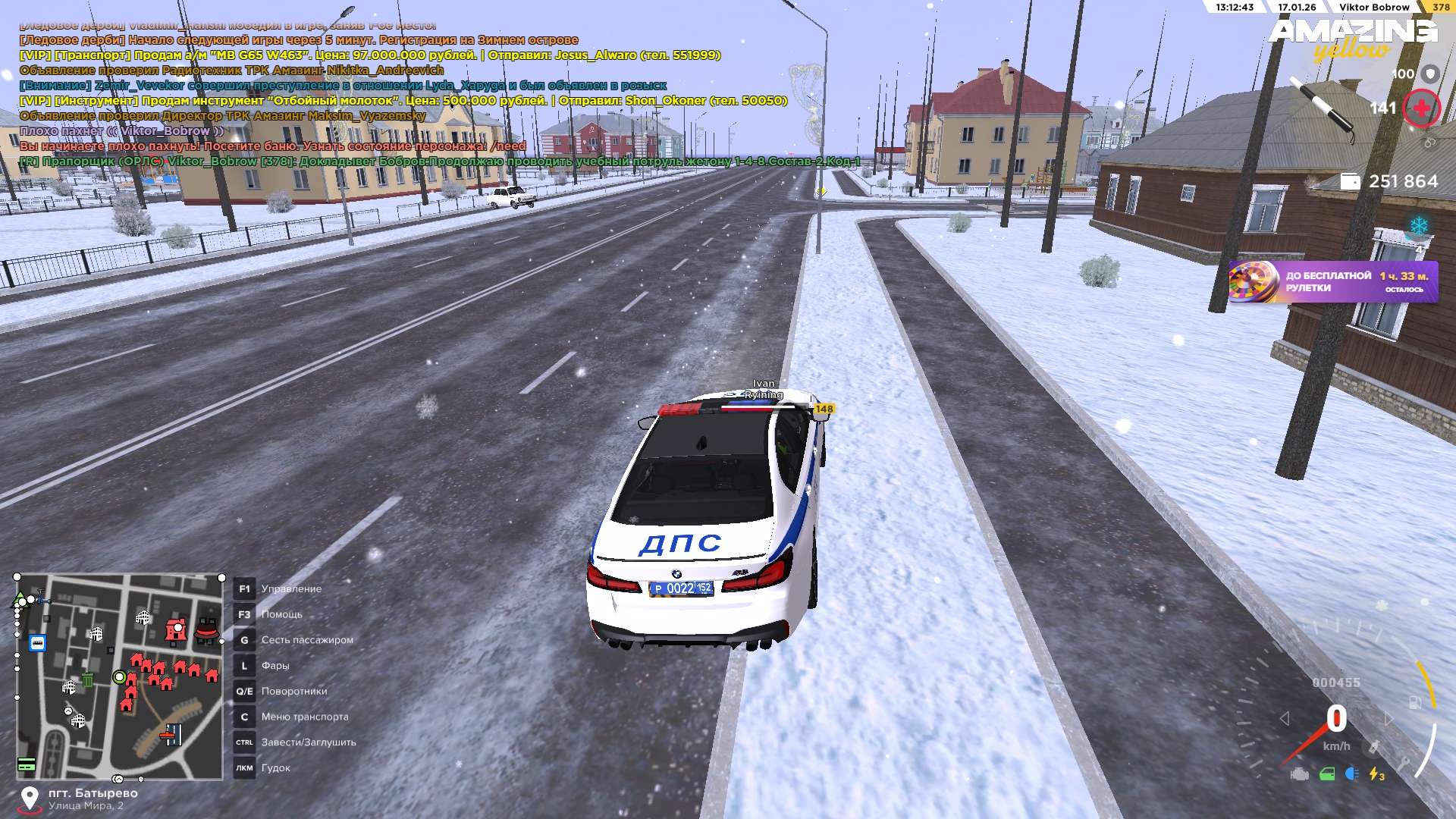Activate the right turn signal arrow
This screenshot has height=819, width=1456.
click(x=1389, y=718)
